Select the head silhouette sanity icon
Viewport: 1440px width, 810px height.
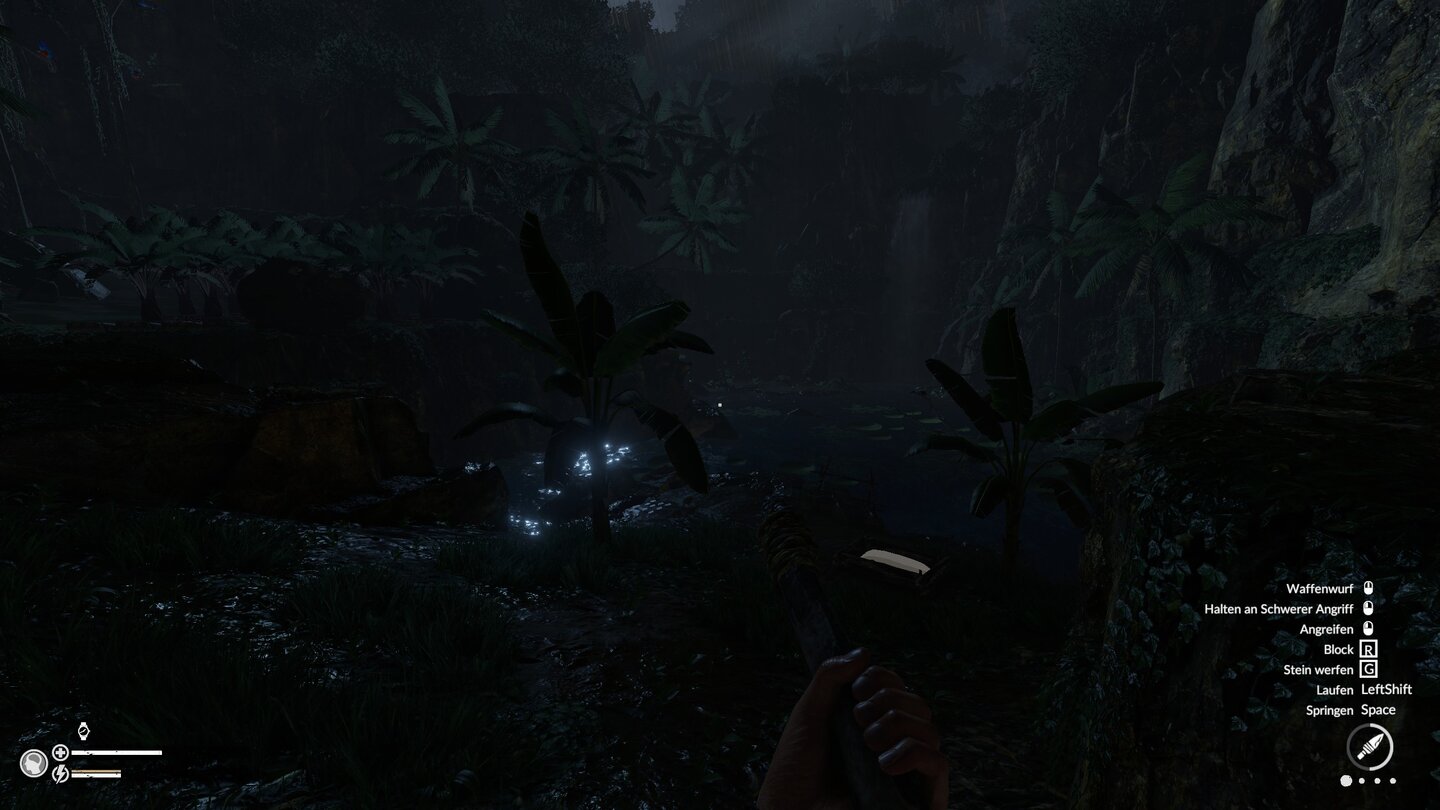coord(34,761)
